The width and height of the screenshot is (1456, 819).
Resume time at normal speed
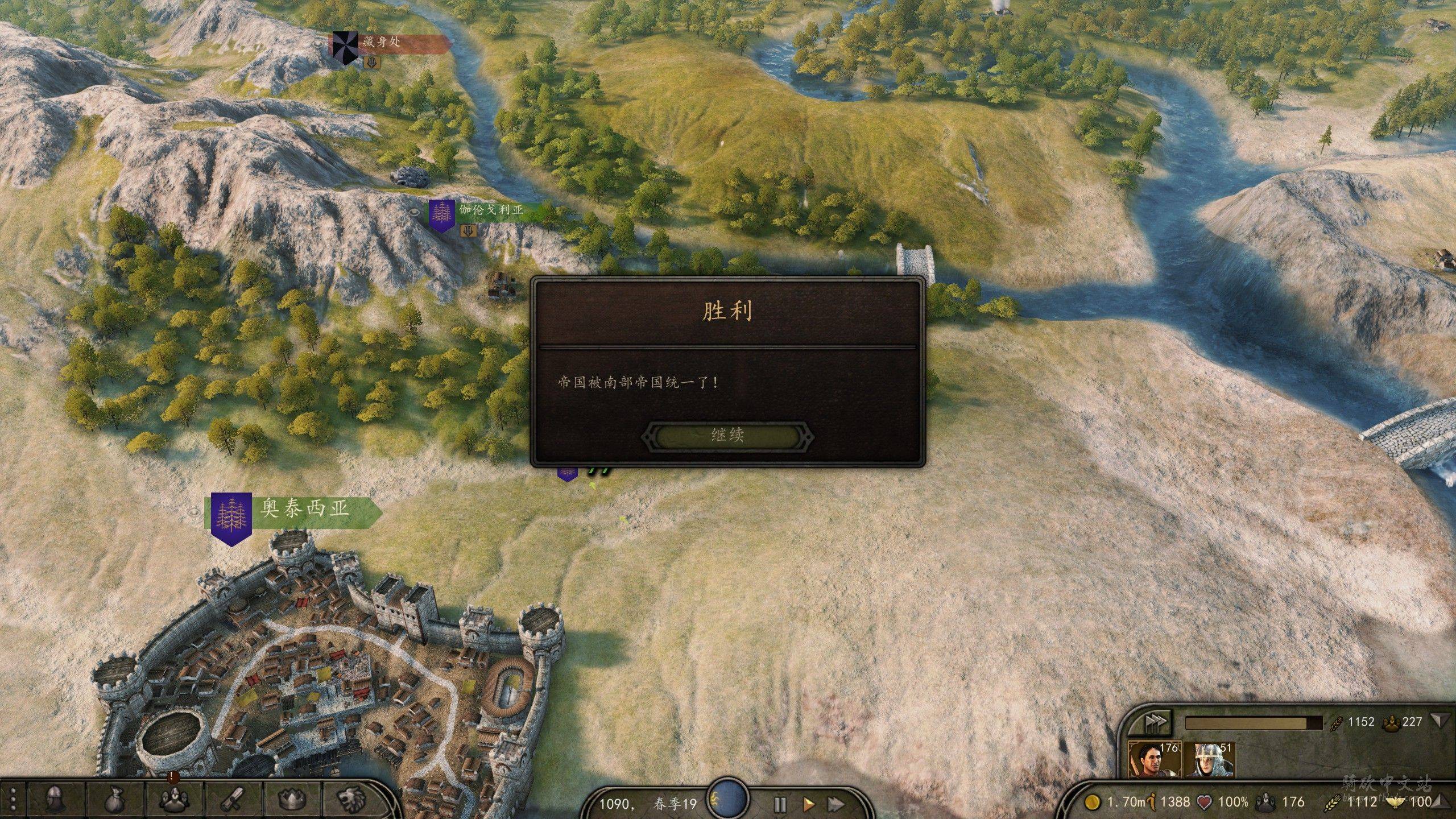808,804
